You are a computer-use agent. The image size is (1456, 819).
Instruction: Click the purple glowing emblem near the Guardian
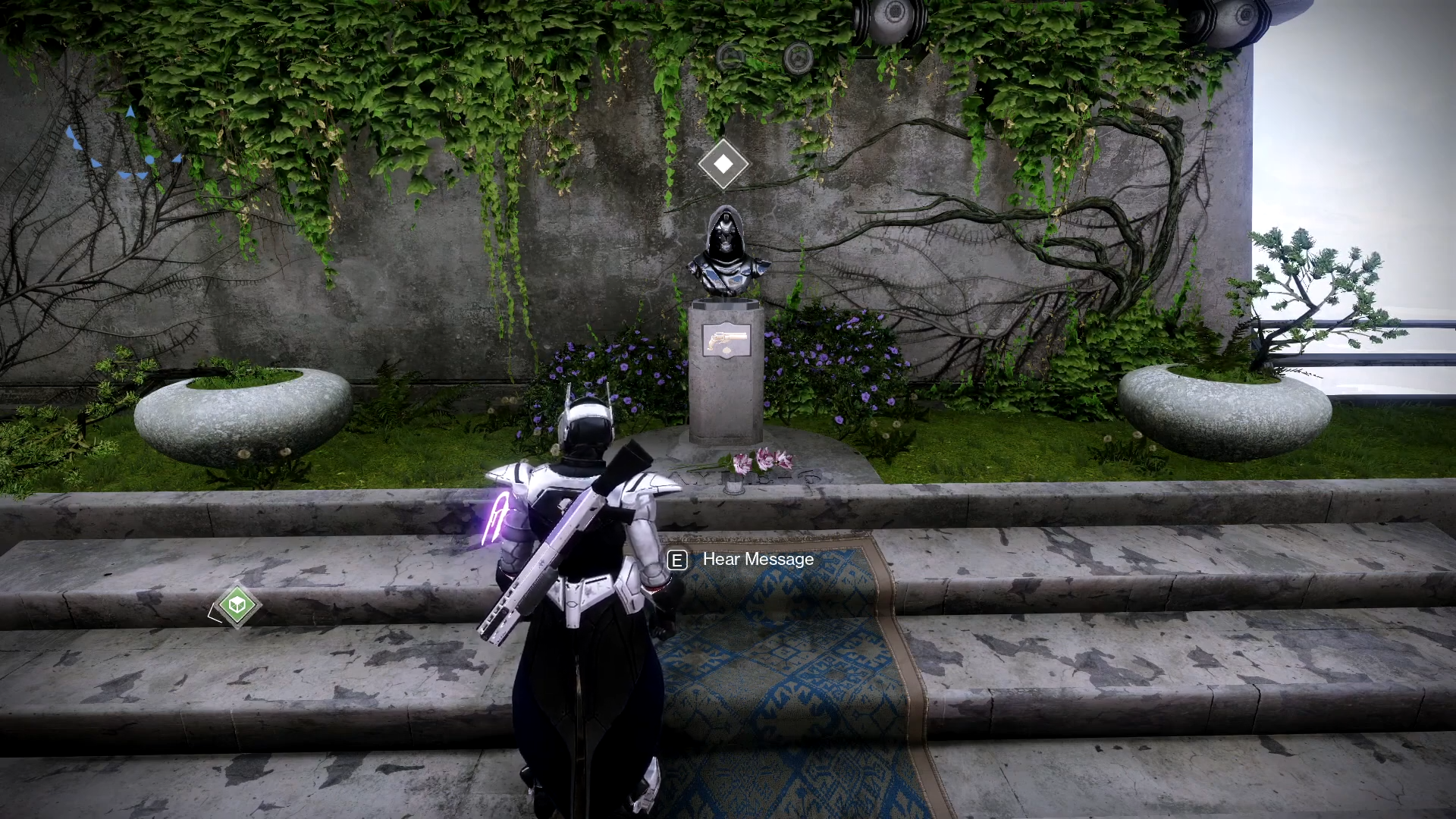[x=497, y=519]
